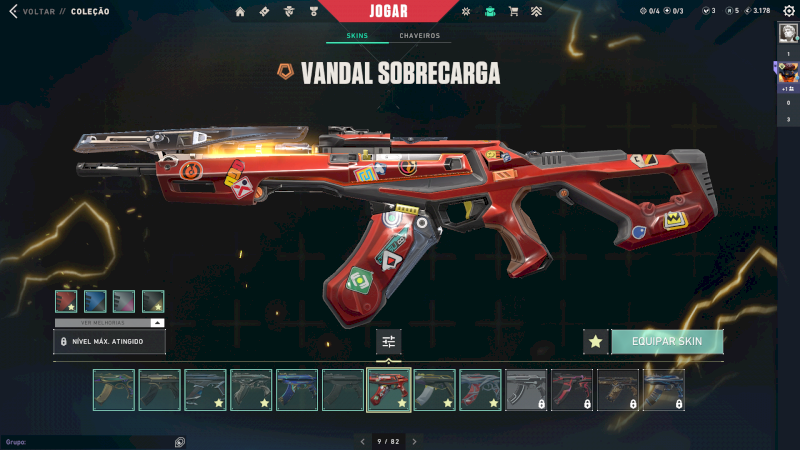Image resolution: width=800 pixels, height=450 pixels.
Task: Go back to the collection with Voltar
Action: [30, 11]
